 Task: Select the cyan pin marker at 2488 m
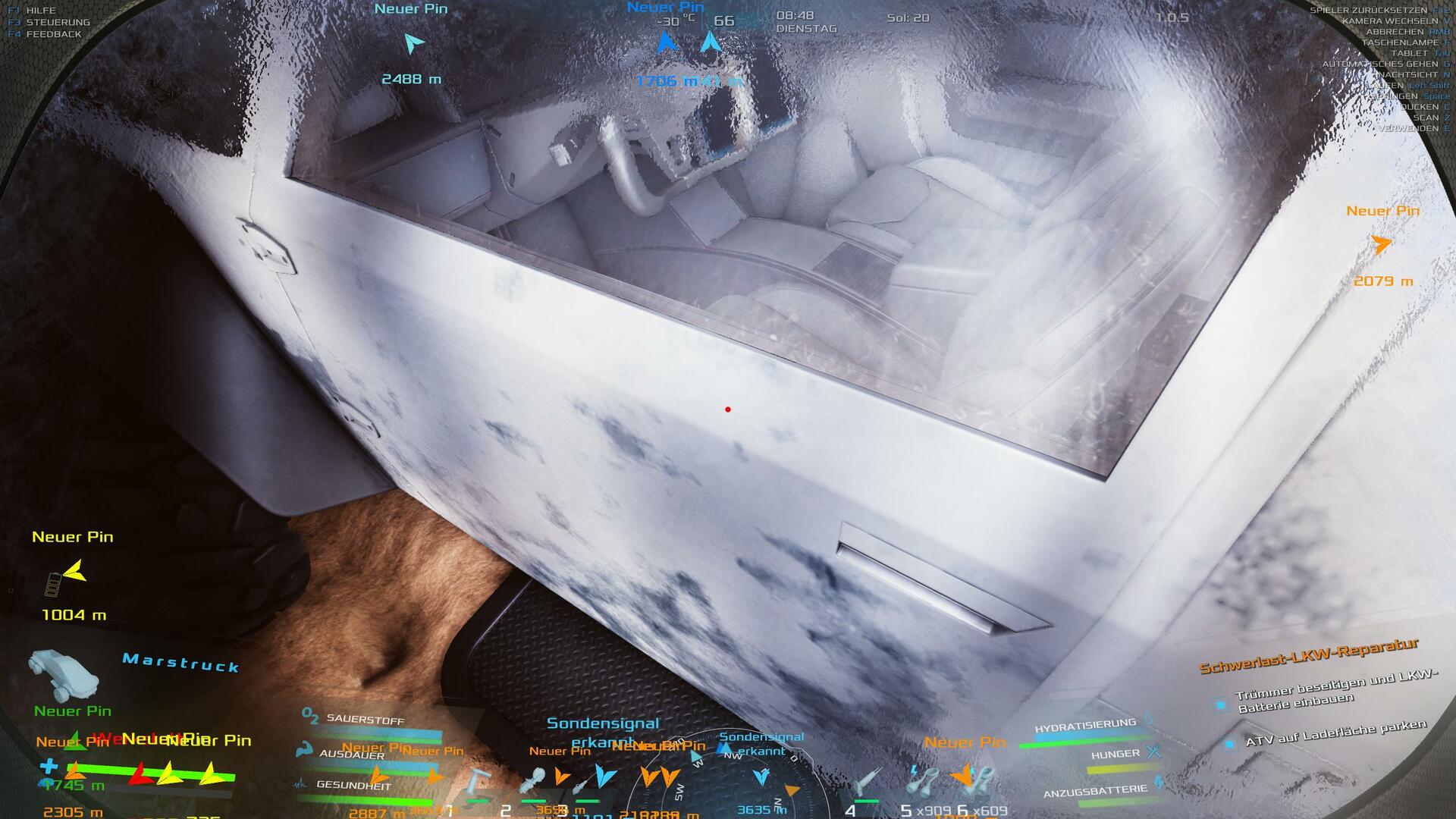coord(413,44)
